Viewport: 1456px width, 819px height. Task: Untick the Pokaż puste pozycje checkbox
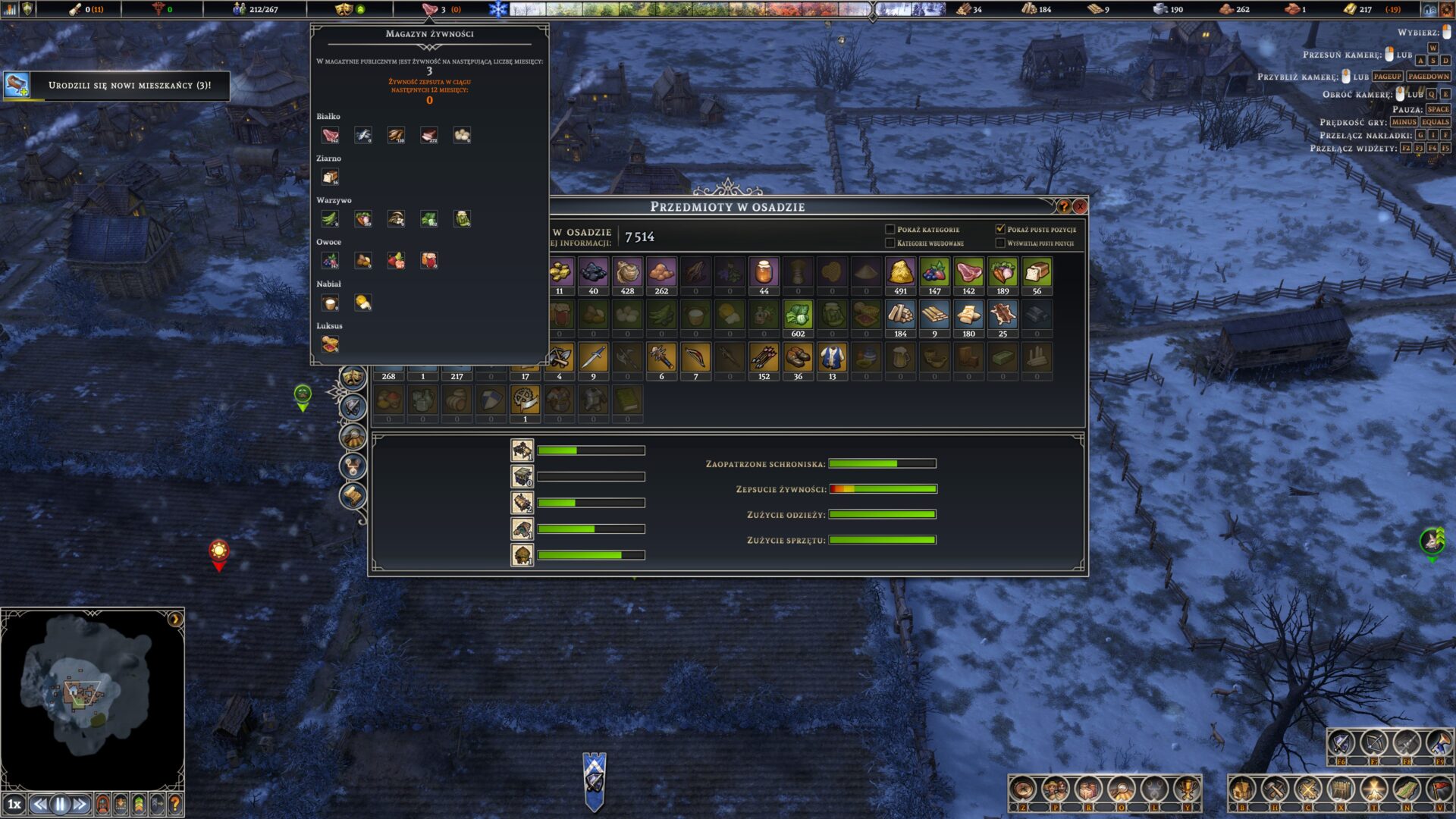pos(1000,229)
